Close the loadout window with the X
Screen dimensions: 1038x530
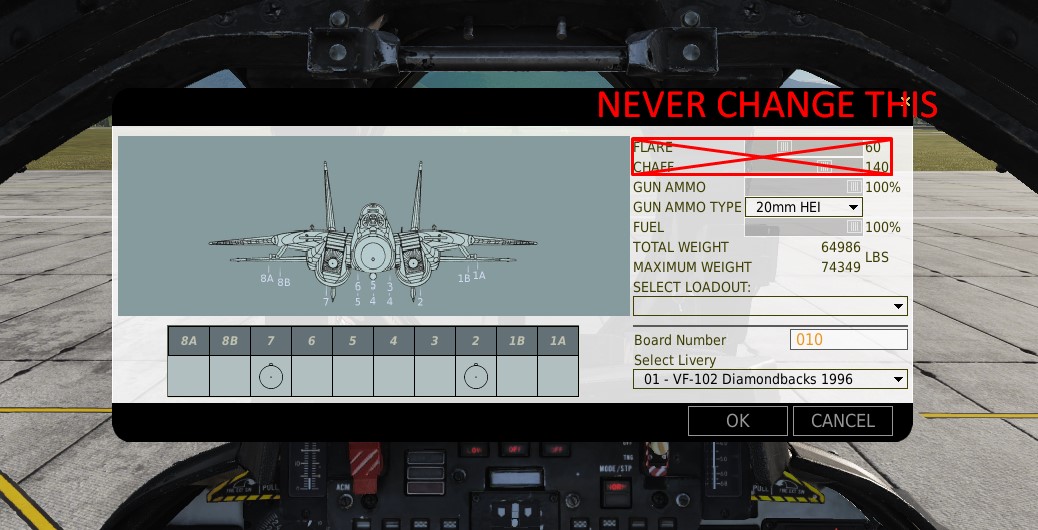click(904, 101)
